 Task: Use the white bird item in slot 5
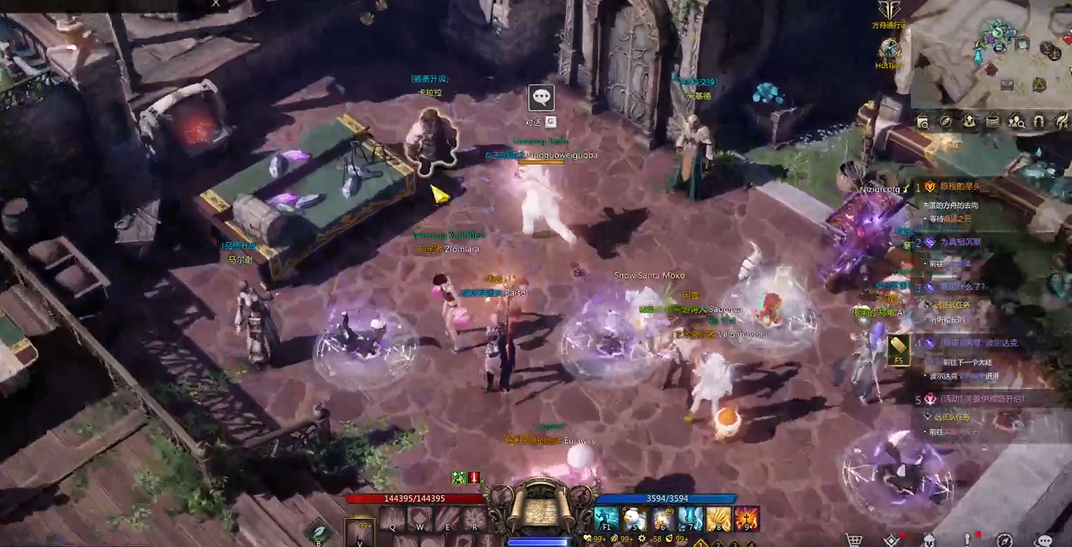[634, 519]
